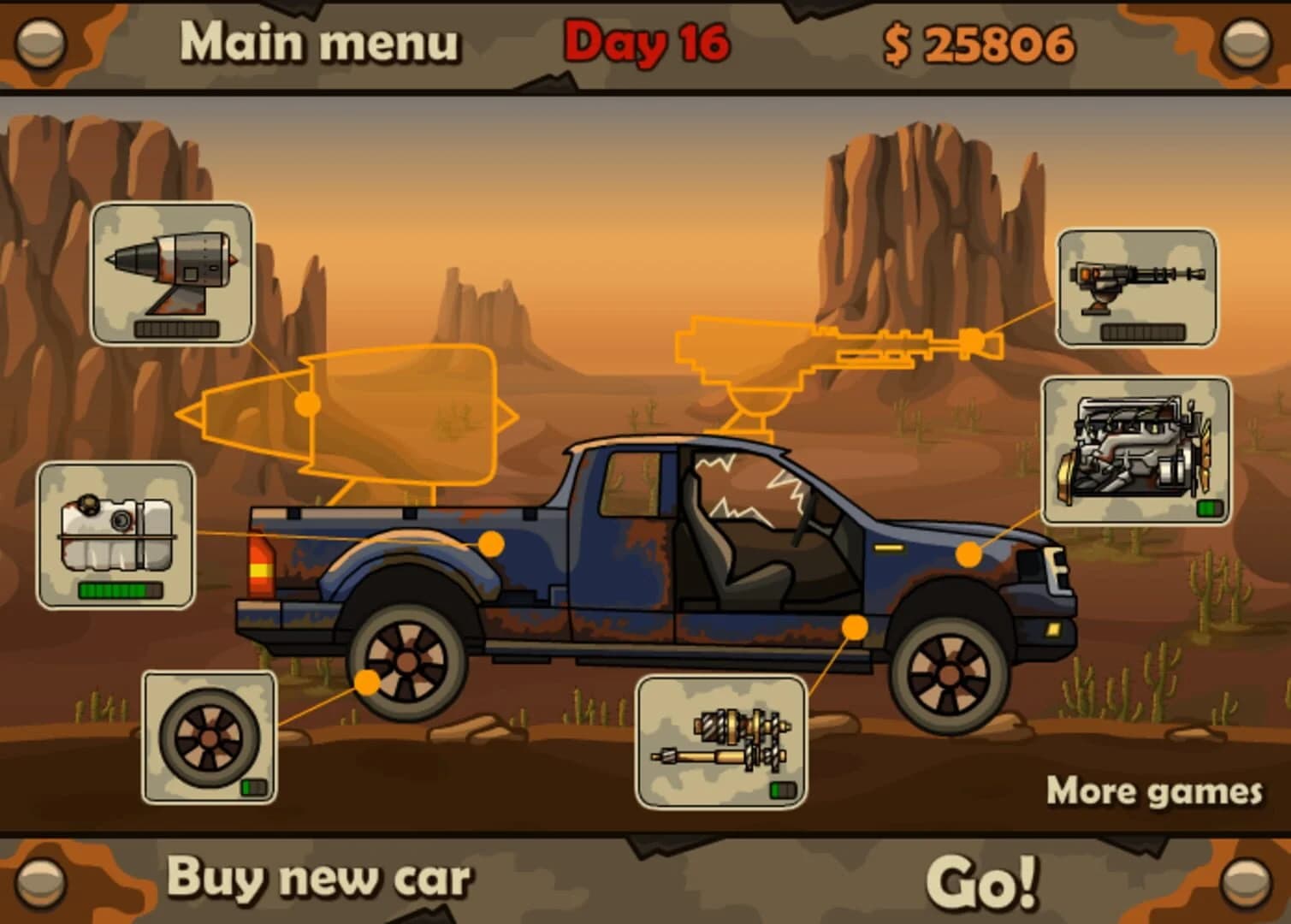Click the Day 16 counter
The image size is (1291, 924).
(645, 41)
